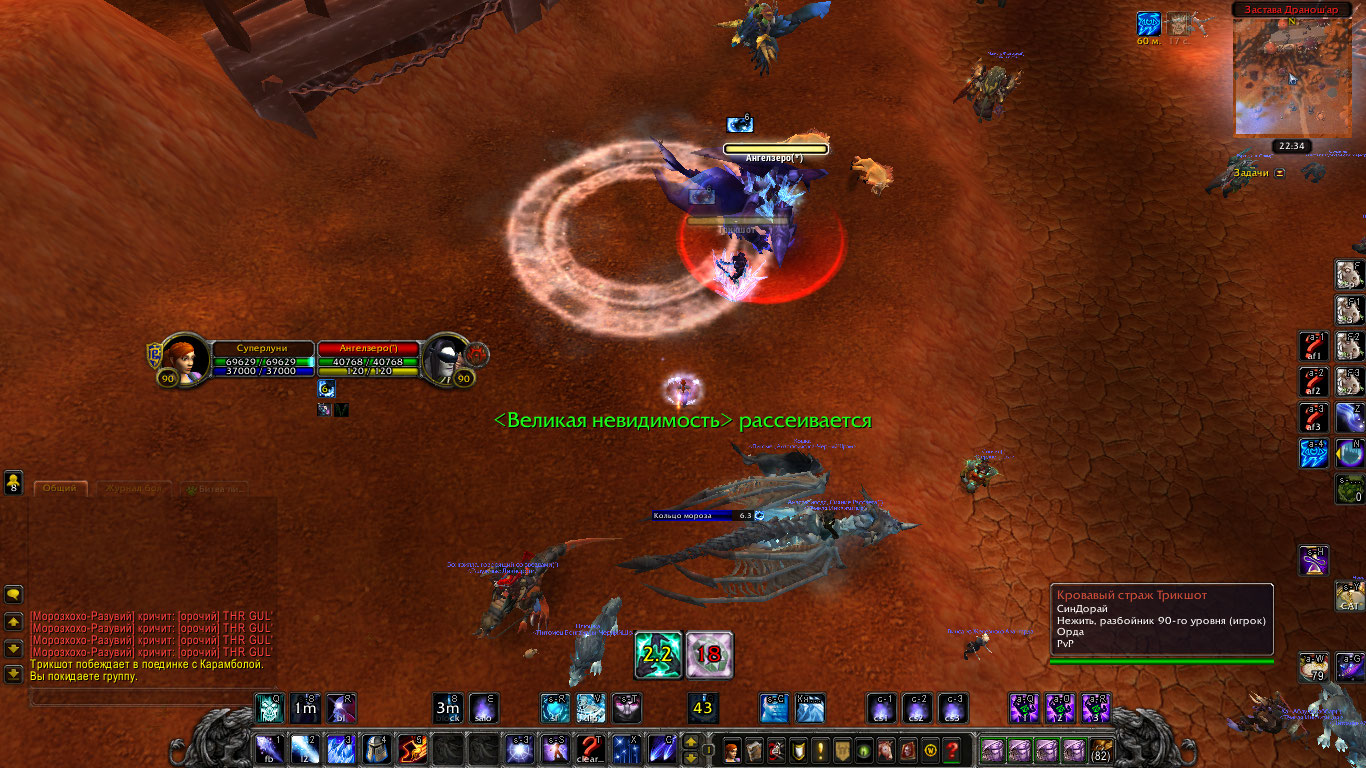Use the skull ability bound to Q

coord(270,708)
